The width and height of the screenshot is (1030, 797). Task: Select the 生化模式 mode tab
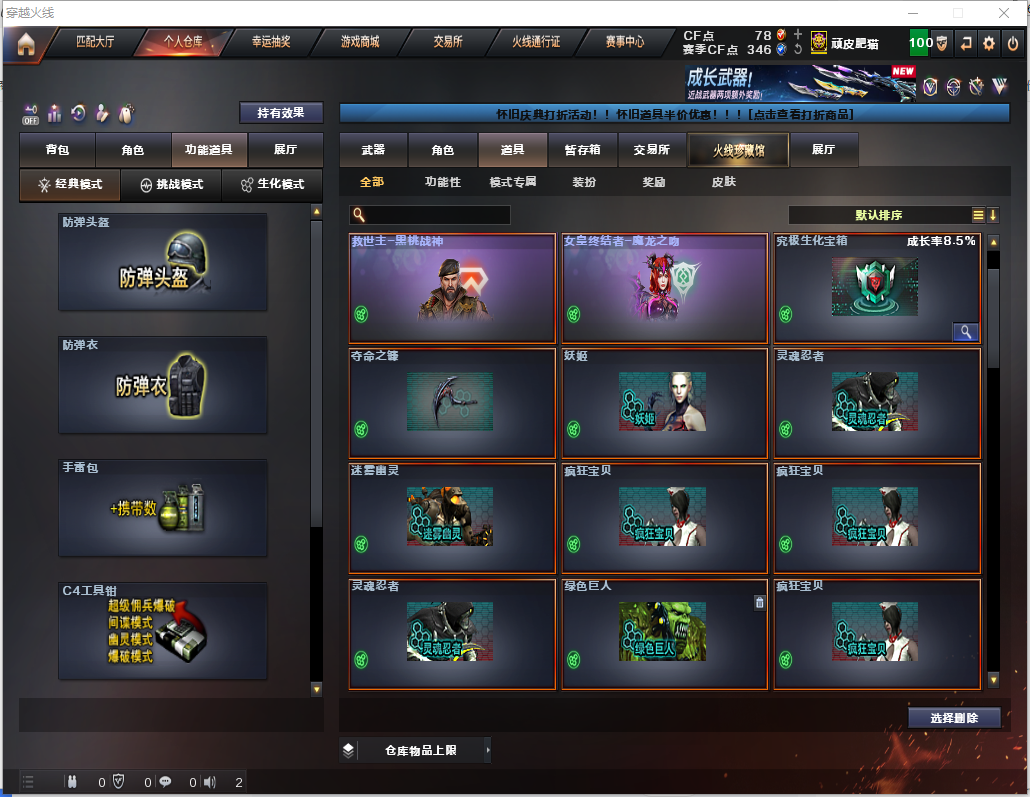272,184
